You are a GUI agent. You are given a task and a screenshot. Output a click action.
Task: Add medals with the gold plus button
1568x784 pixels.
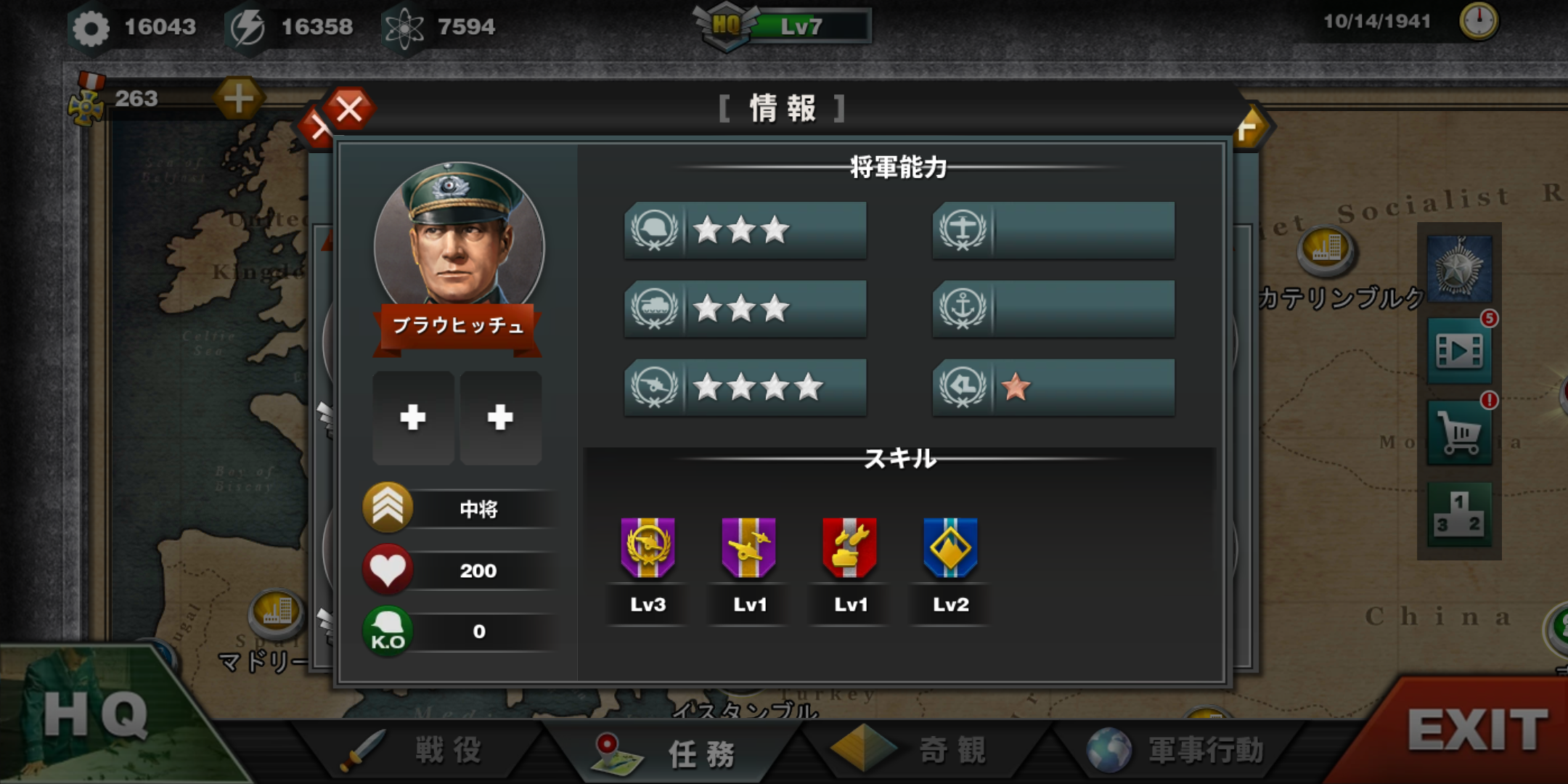(238, 98)
